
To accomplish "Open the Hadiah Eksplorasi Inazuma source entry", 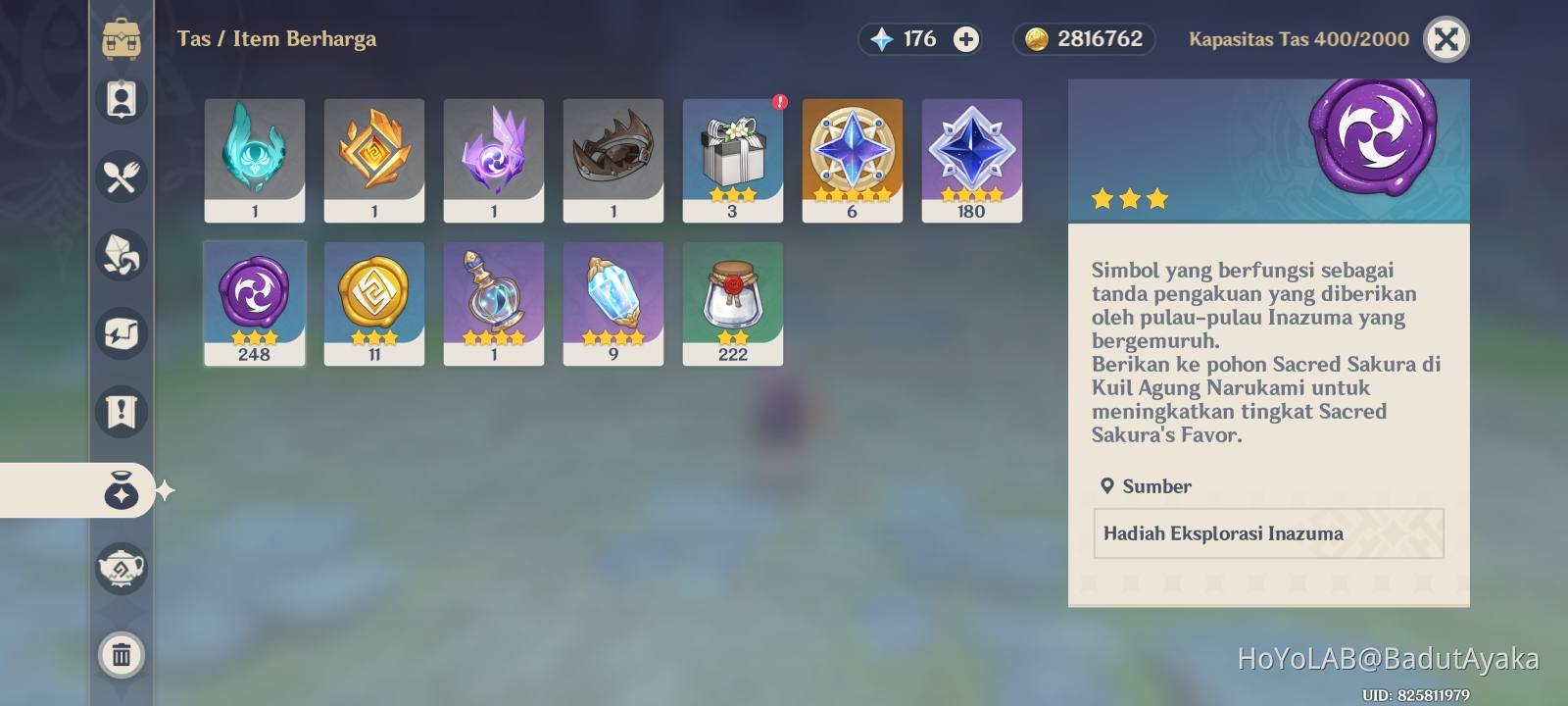I will (x=1268, y=533).
